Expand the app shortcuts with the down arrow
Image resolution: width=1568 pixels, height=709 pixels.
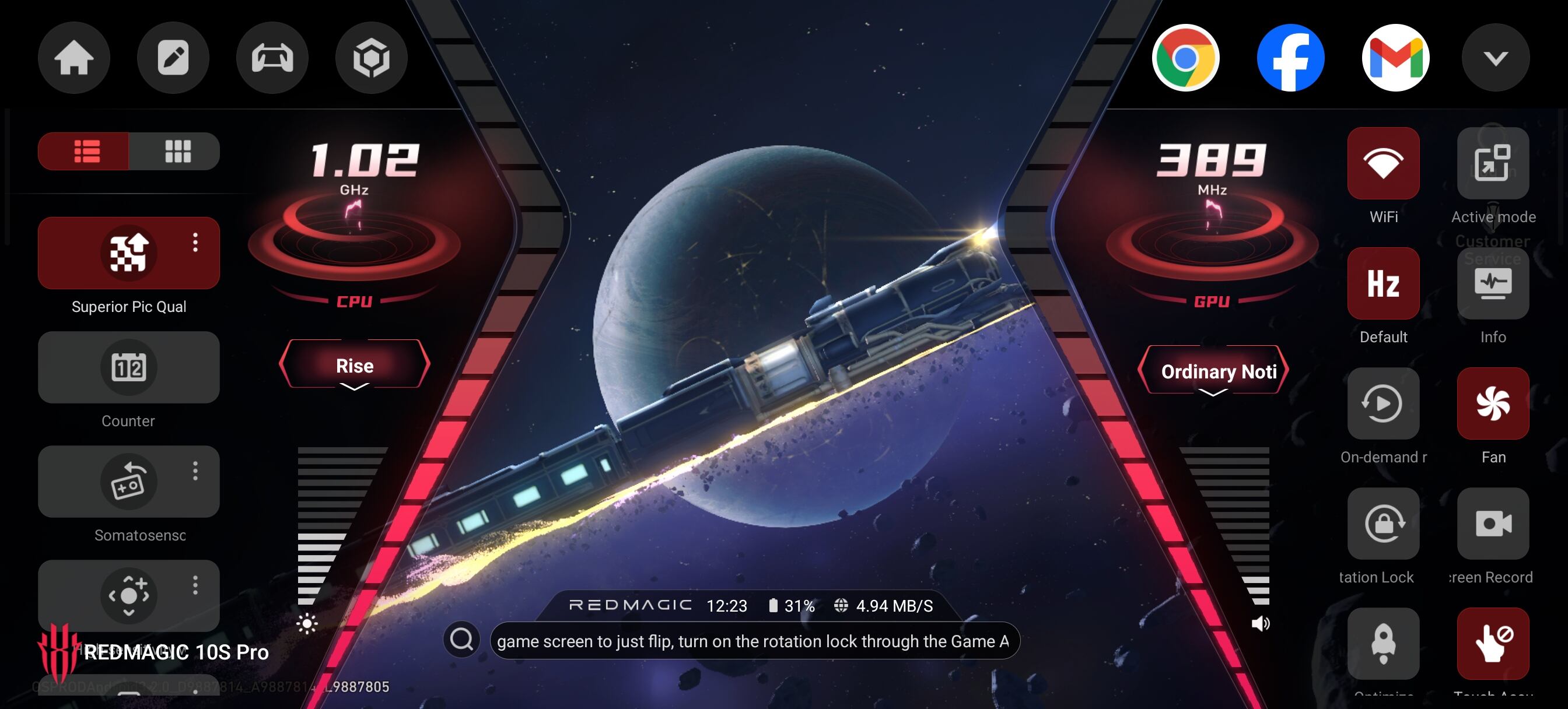[x=1495, y=58]
